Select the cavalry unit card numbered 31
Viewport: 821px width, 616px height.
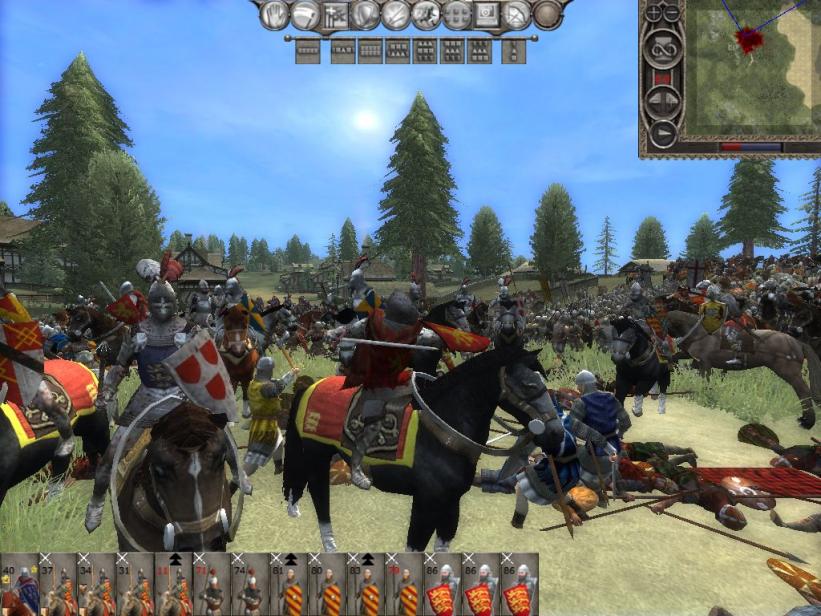tap(136, 585)
